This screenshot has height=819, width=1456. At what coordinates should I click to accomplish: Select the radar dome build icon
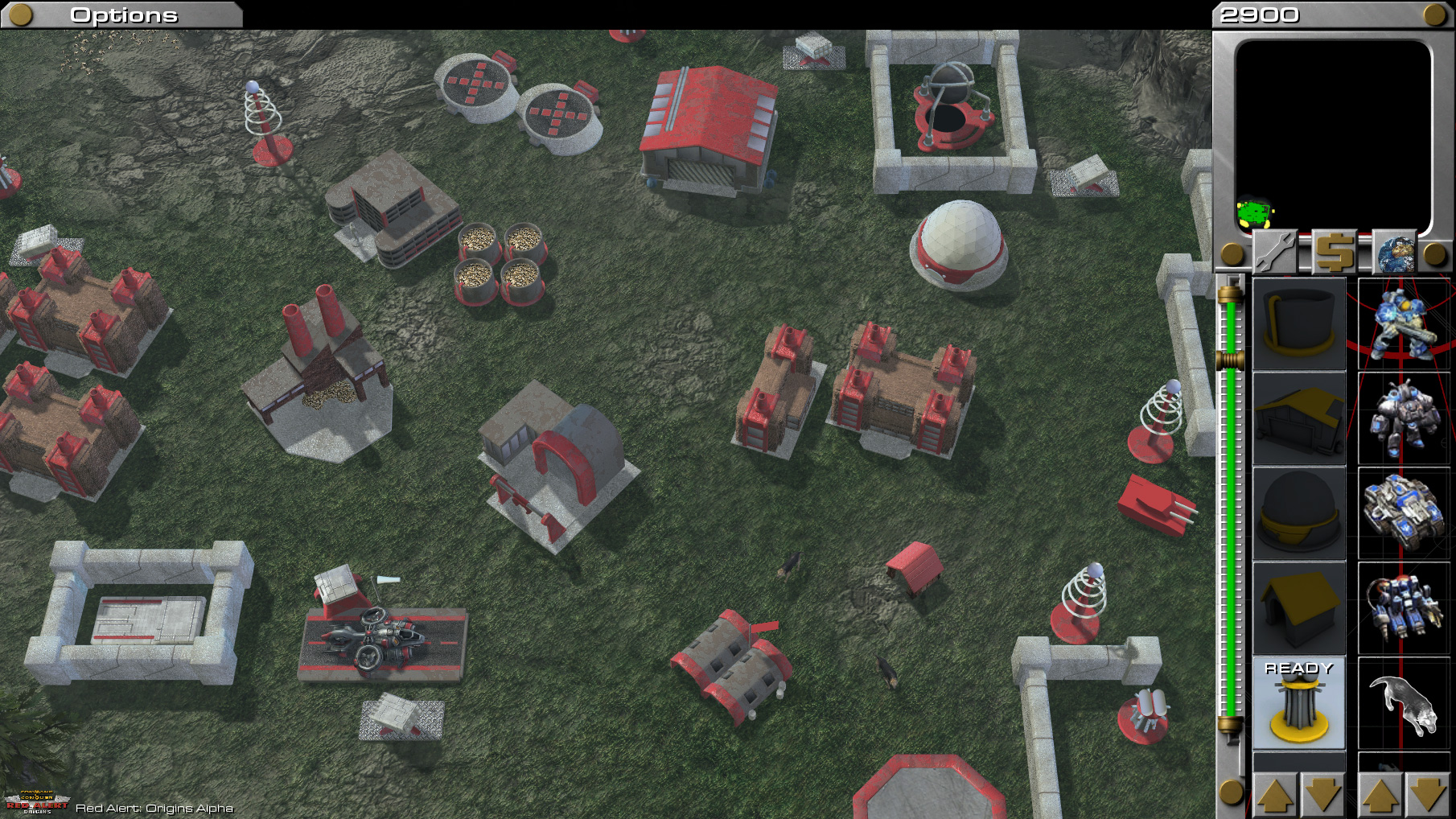click(x=1298, y=513)
